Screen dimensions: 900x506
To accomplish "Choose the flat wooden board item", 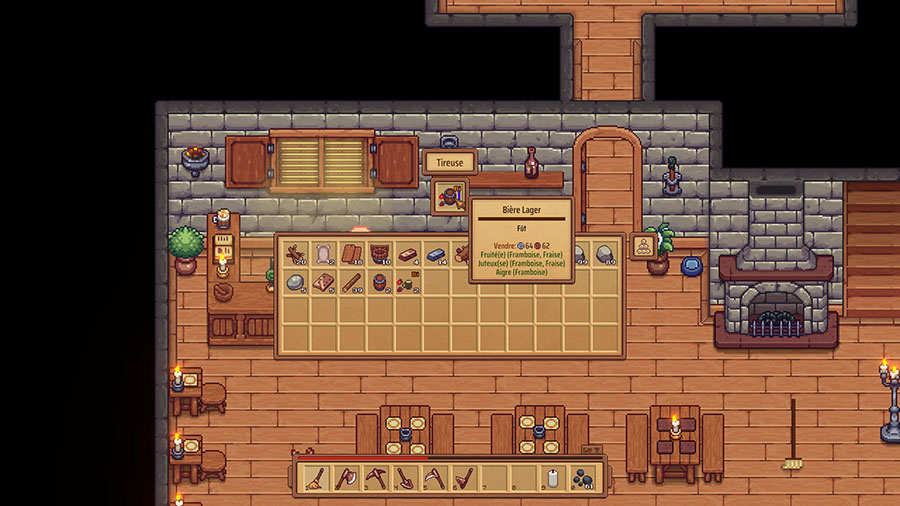I will 323,284.
